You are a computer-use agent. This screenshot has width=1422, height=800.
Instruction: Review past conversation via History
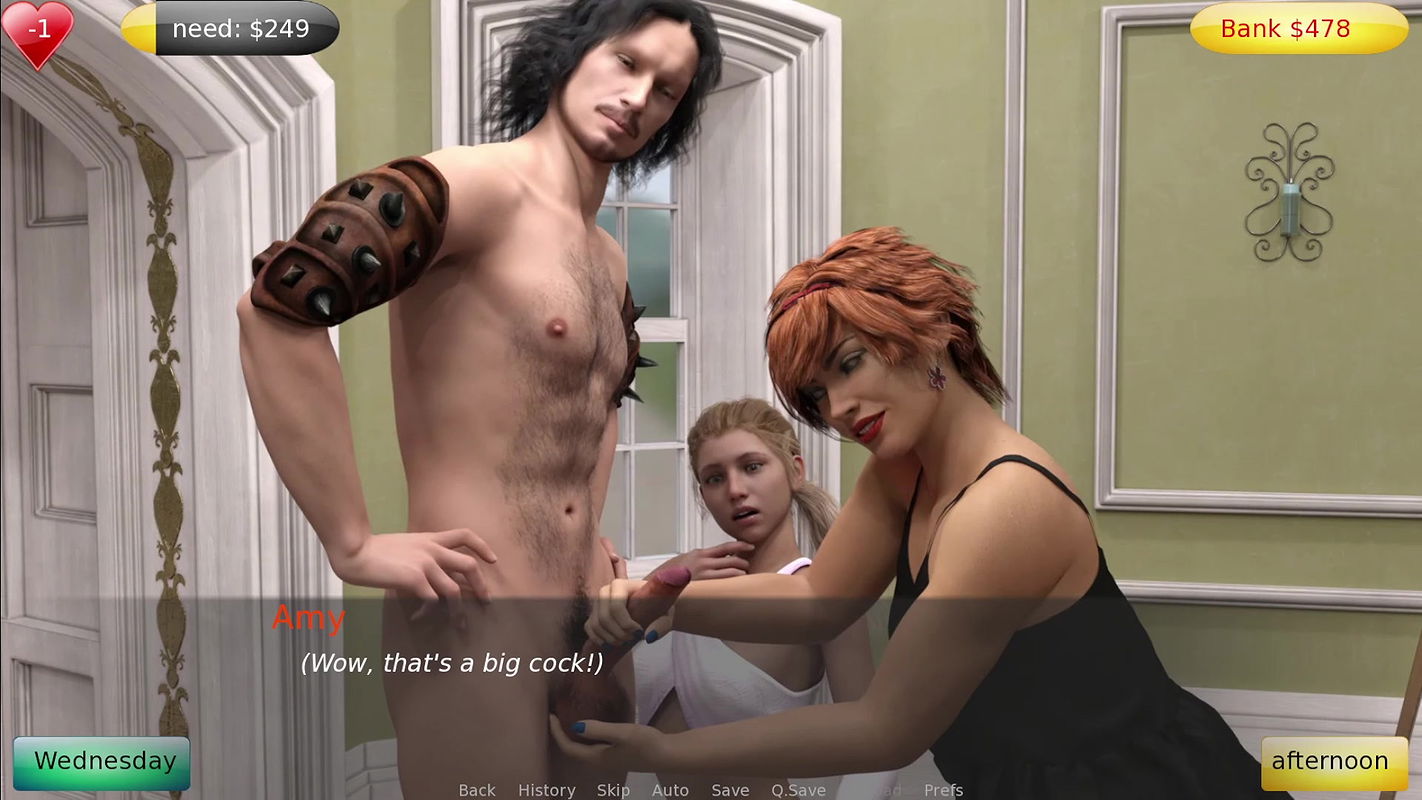click(546, 789)
